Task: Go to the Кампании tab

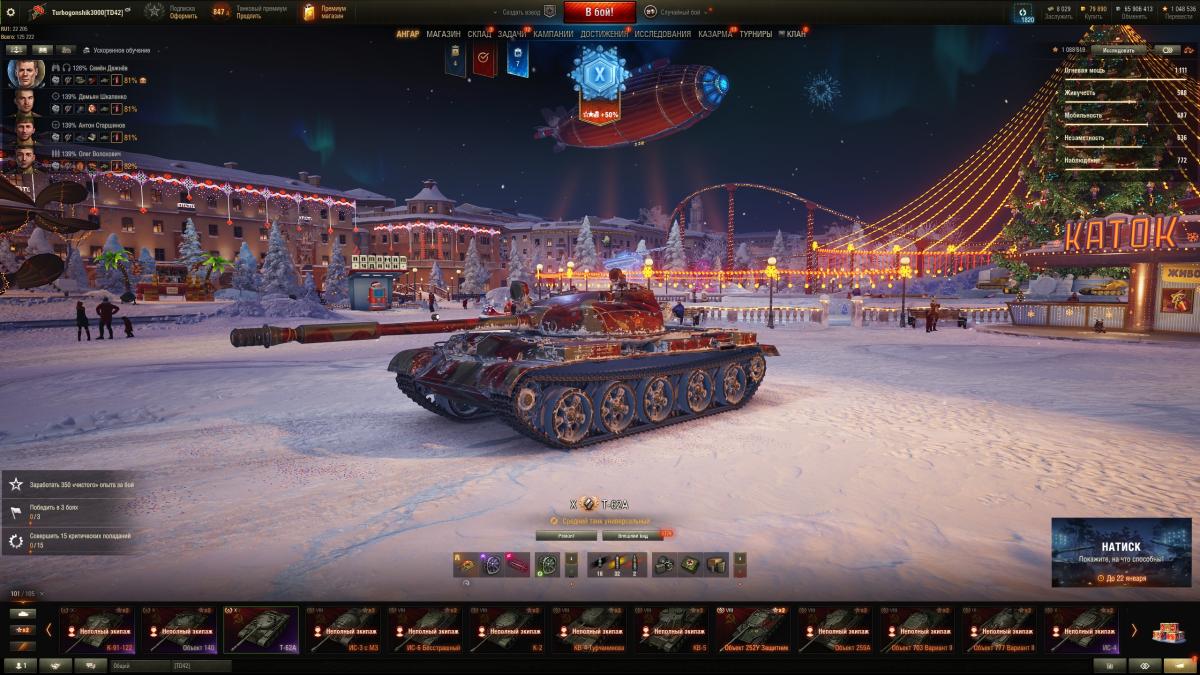Action: click(553, 34)
